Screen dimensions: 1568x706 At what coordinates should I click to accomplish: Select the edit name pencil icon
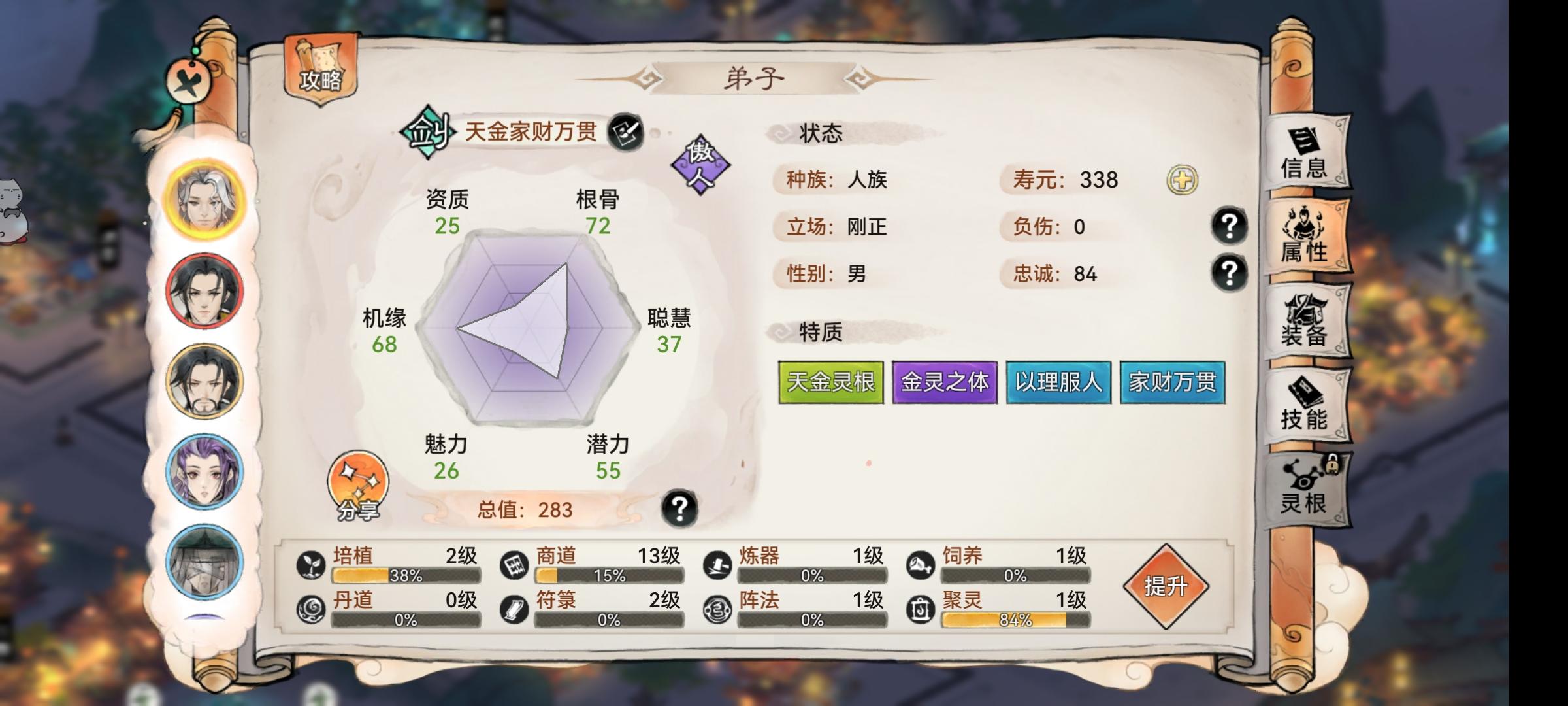pyautogui.click(x=627, y=131)
